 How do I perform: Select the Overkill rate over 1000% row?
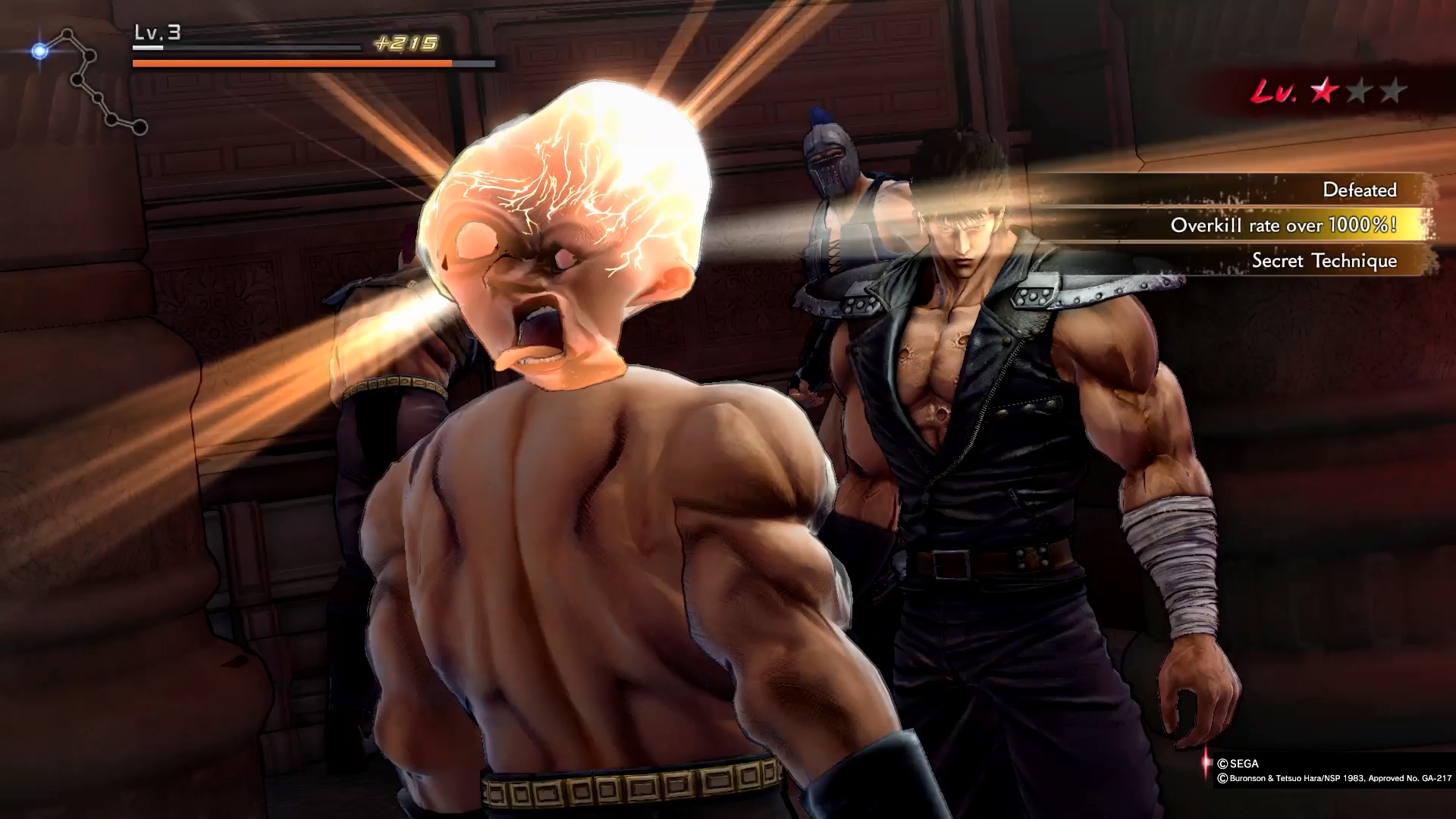(x=1283, y=225)
